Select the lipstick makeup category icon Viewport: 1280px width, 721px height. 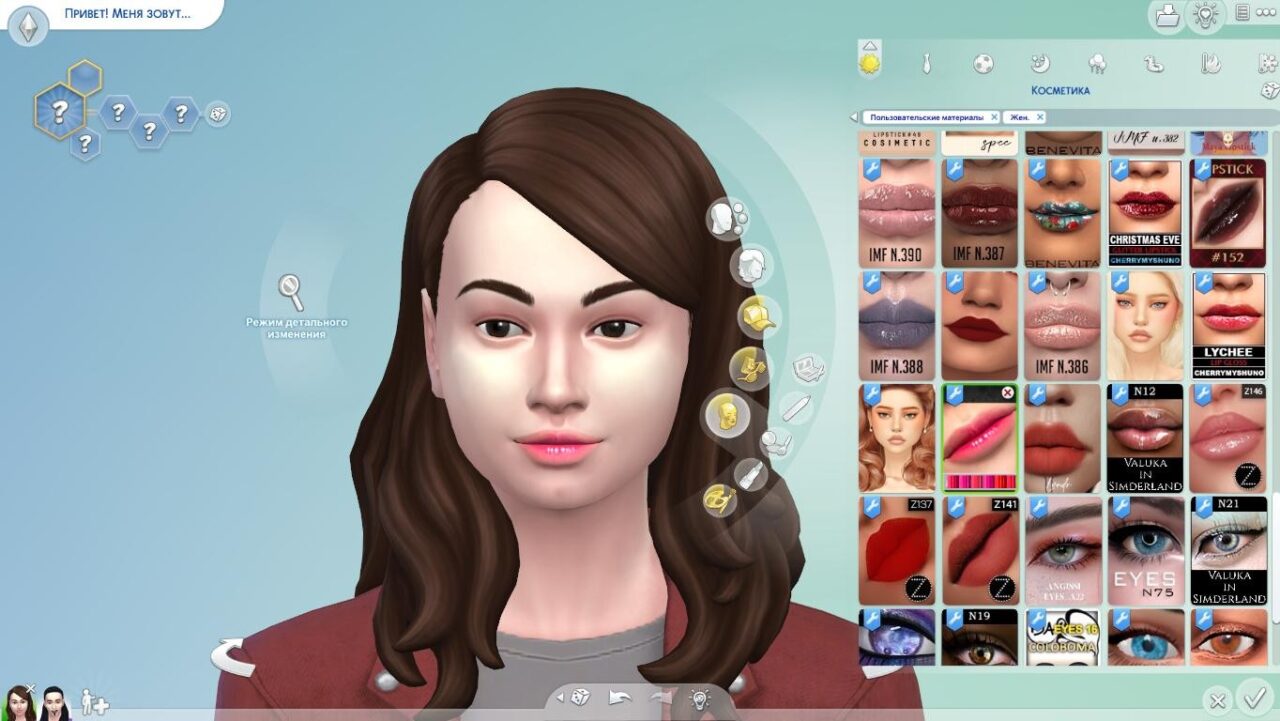click(750, 473)
